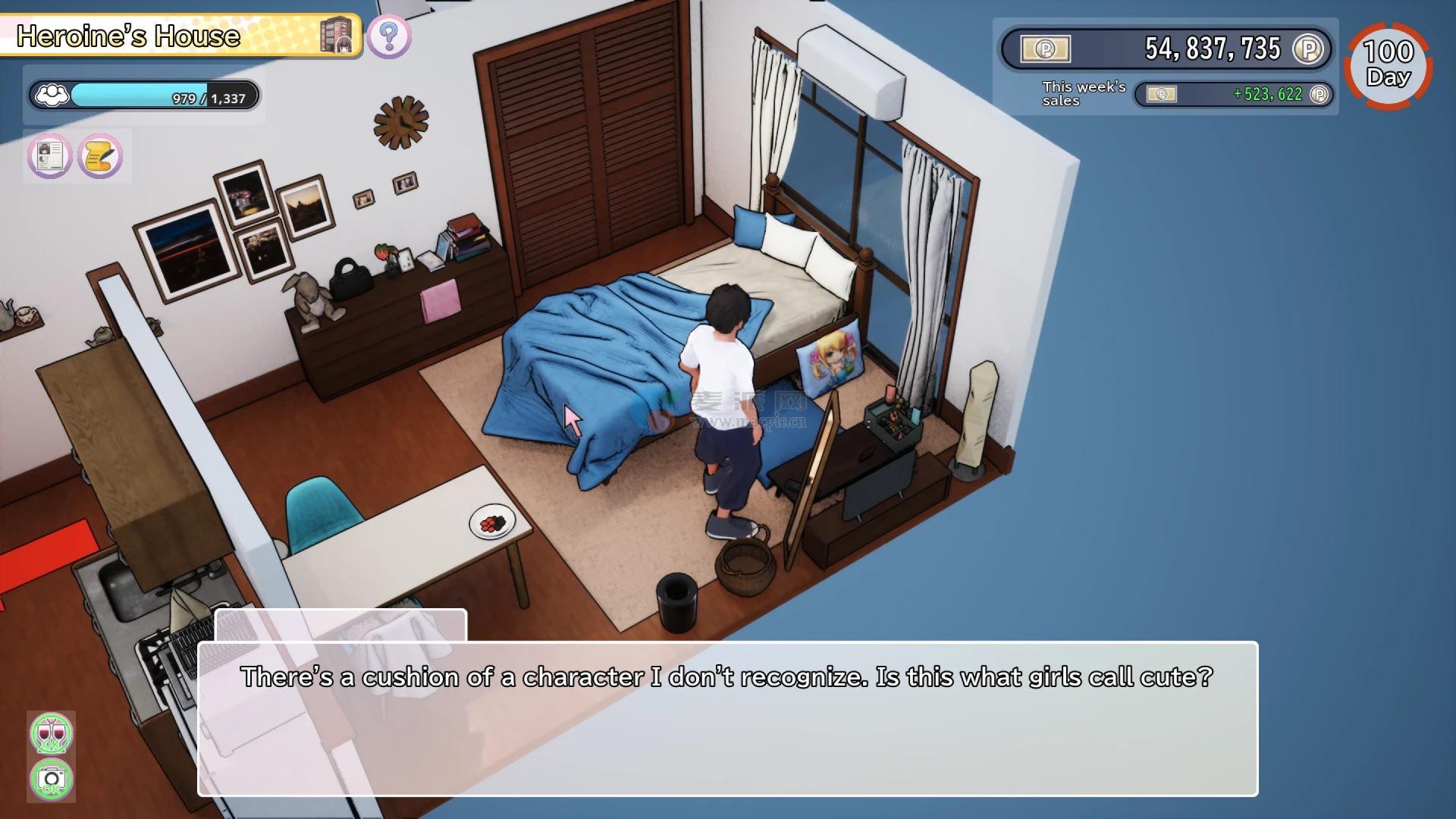The image size is (1456, 819).
Task: Open the question mark help button
Action: (389, 36)
